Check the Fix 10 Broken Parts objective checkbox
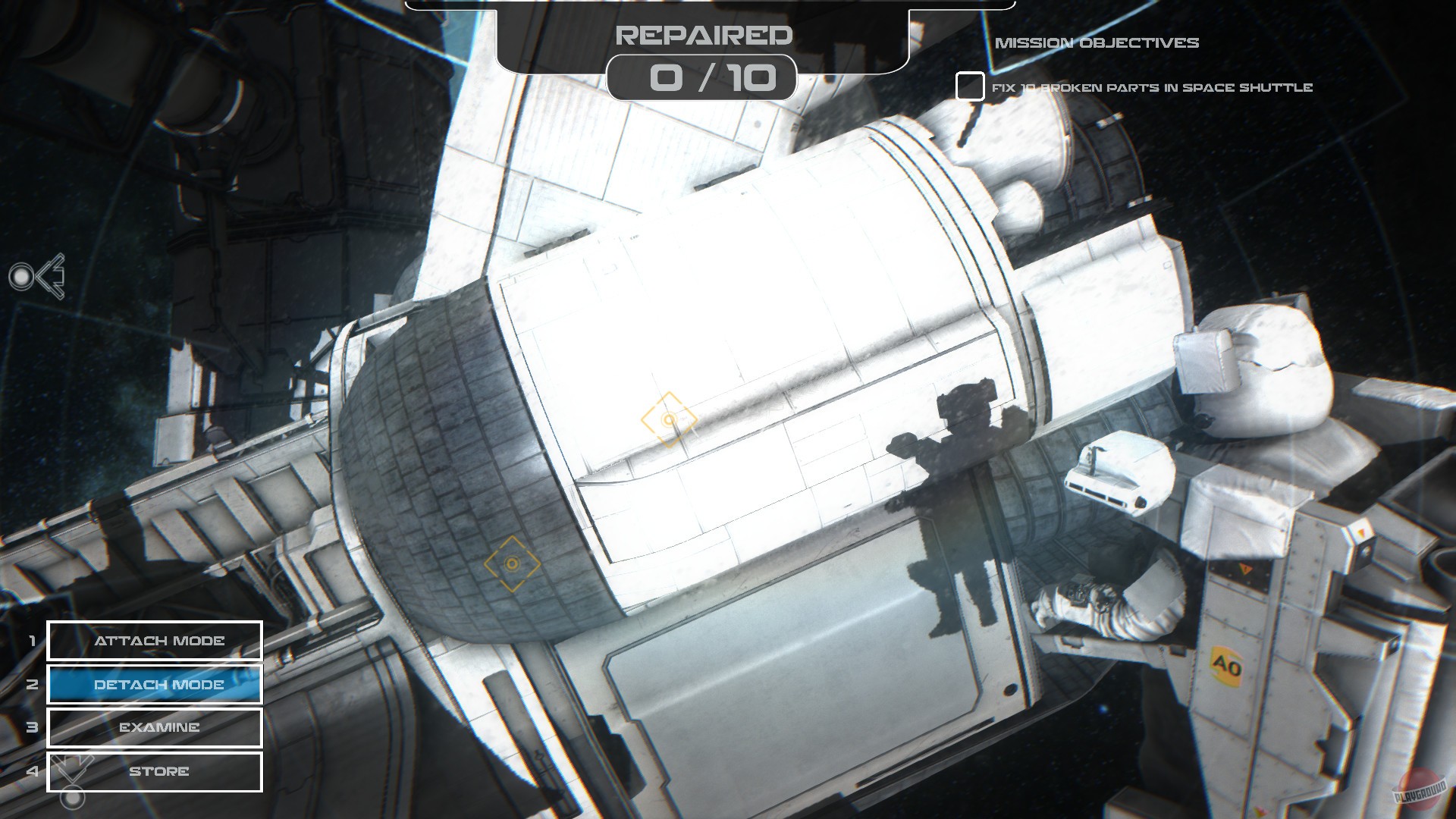Viewport: 1456px width, 819px height. (x=969, y=87)
